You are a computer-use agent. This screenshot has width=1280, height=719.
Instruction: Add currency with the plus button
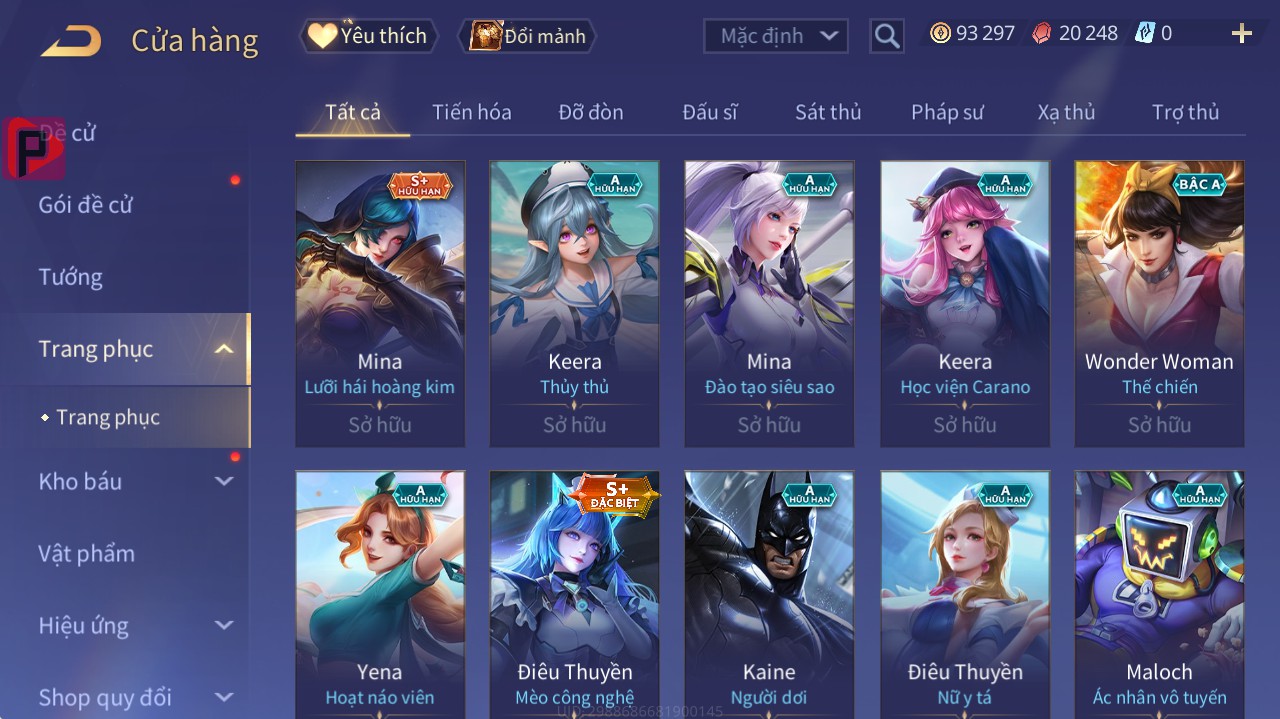click(x=1241, y=34)
